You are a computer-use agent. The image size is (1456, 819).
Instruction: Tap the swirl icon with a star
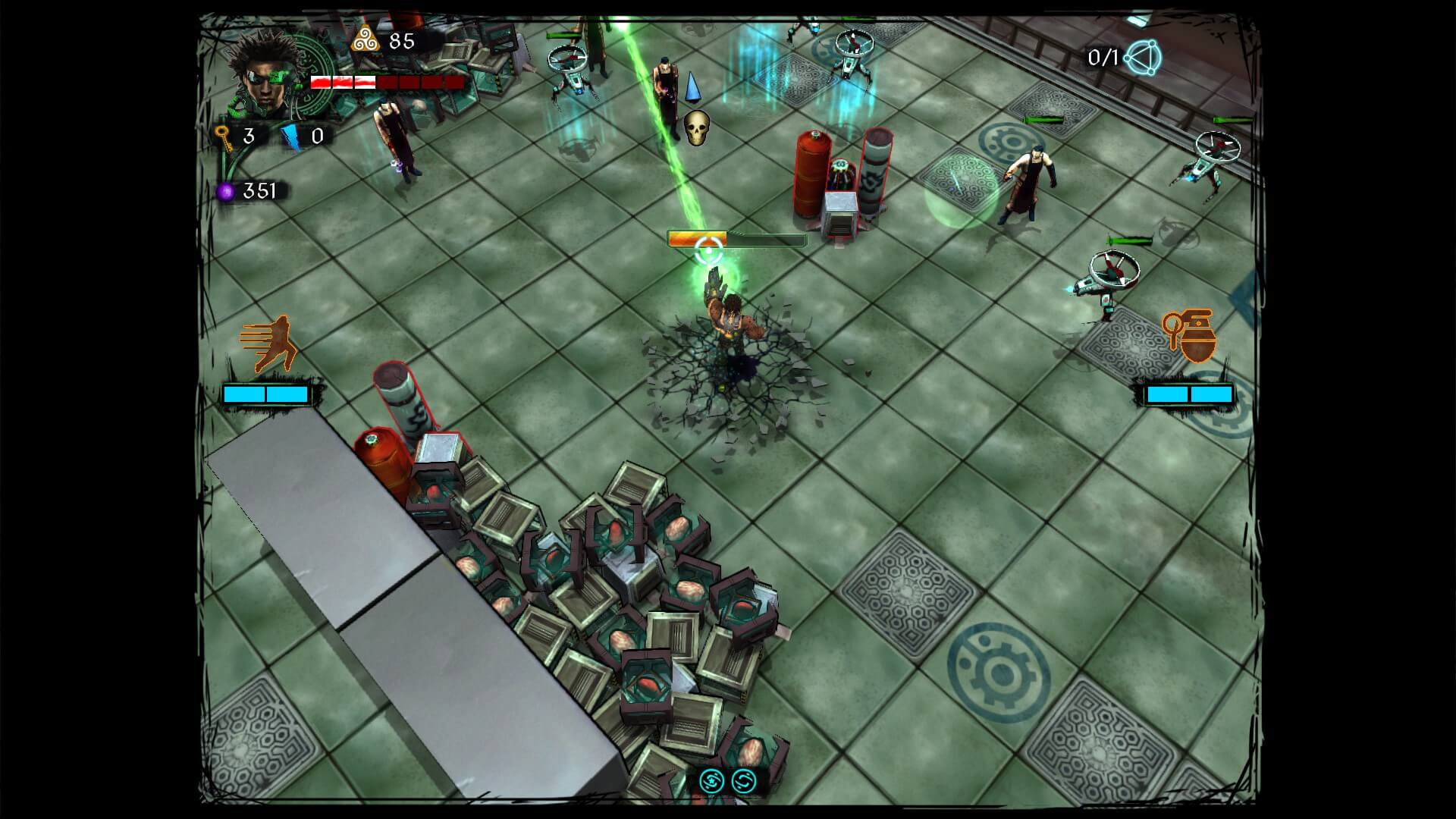point(711,781)
